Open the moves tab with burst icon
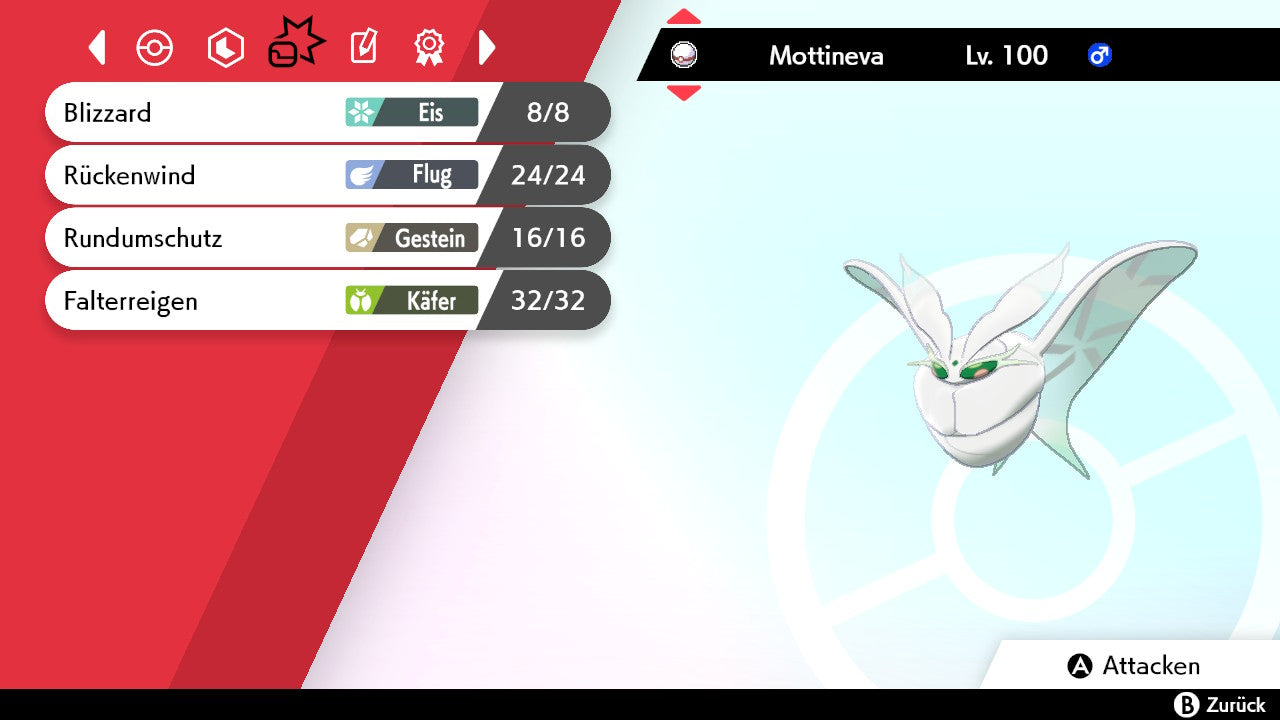This screenshot has width=1280, height=720. [295, 46]
